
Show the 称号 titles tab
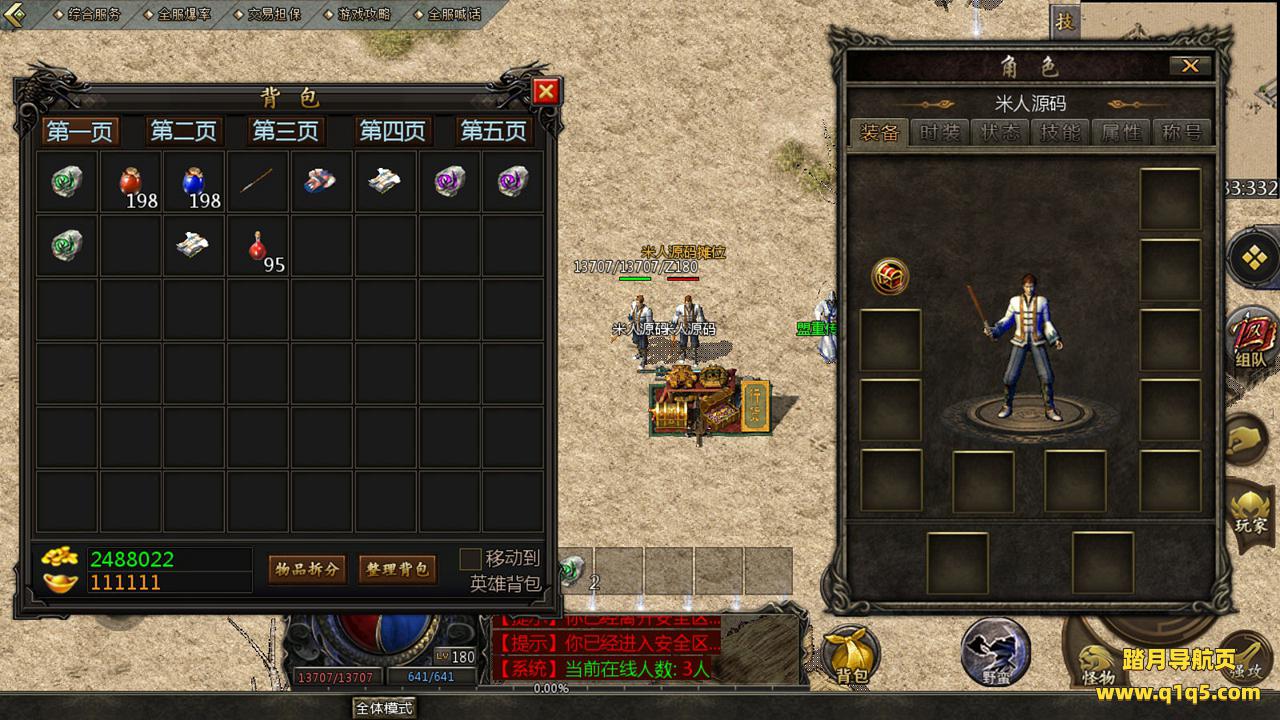pyautogui.click(x=1181, y=133)
